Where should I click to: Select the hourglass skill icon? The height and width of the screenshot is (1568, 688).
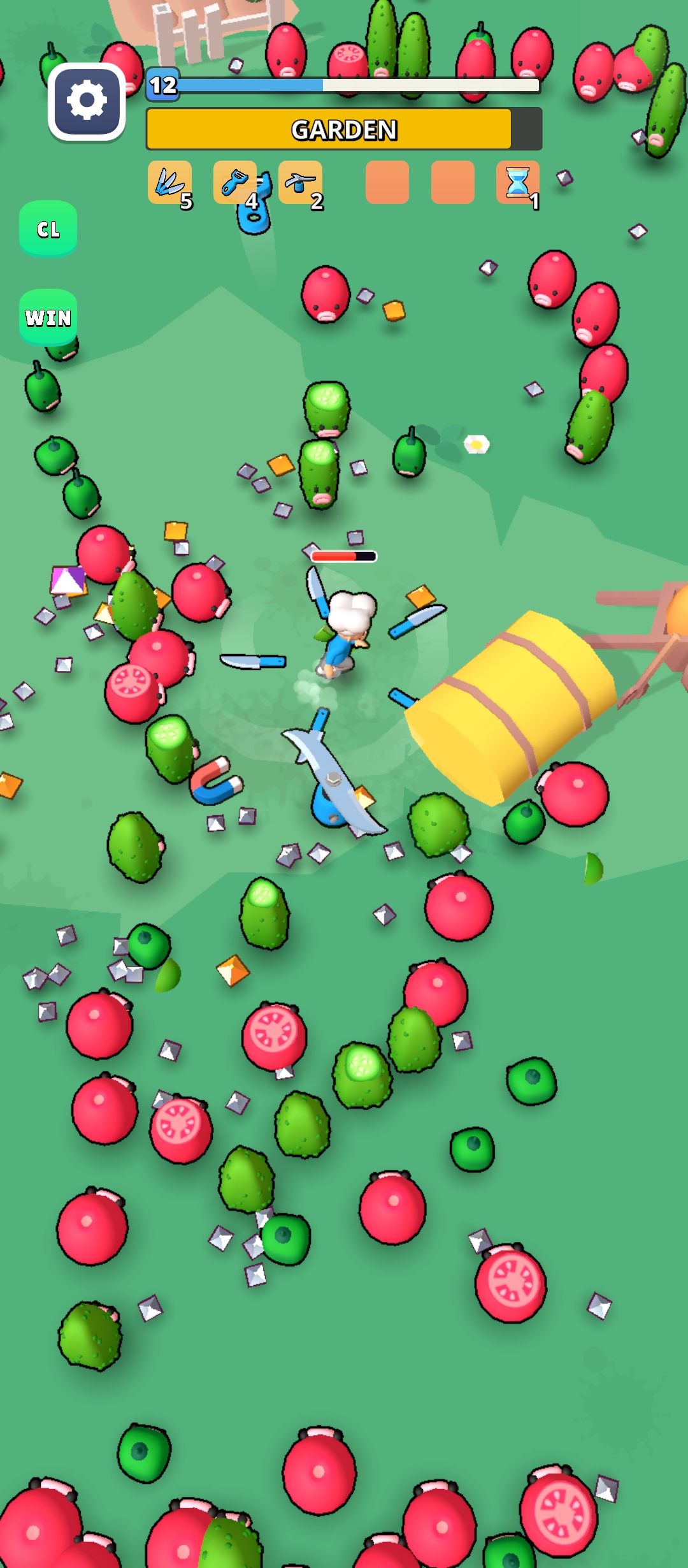coord(517,183)
